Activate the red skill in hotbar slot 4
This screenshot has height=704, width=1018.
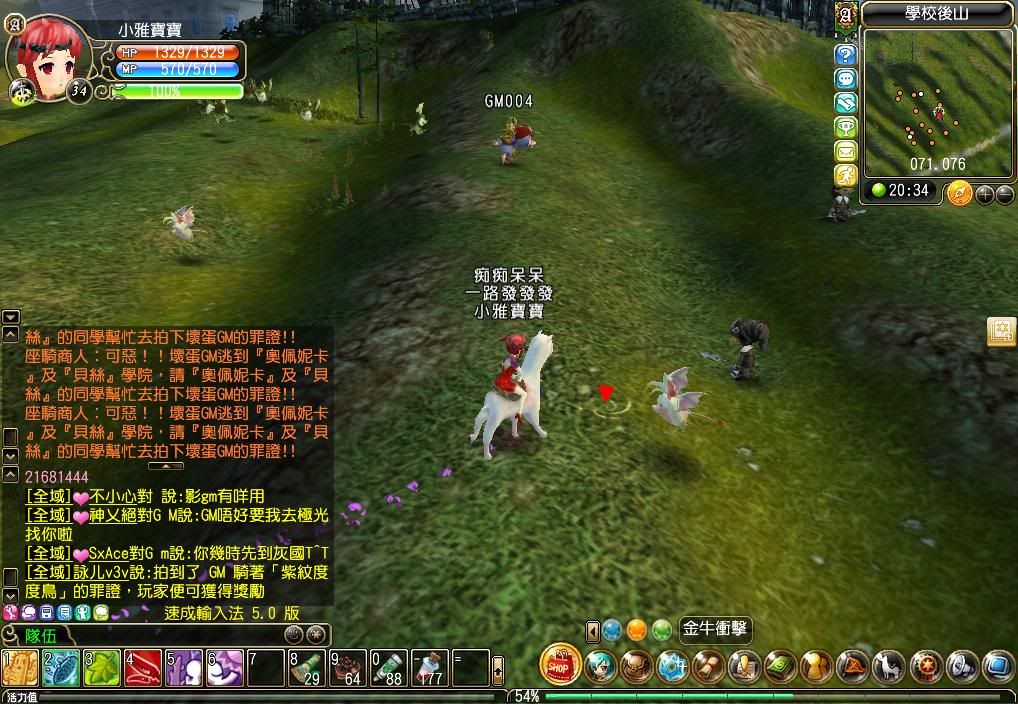143,668
